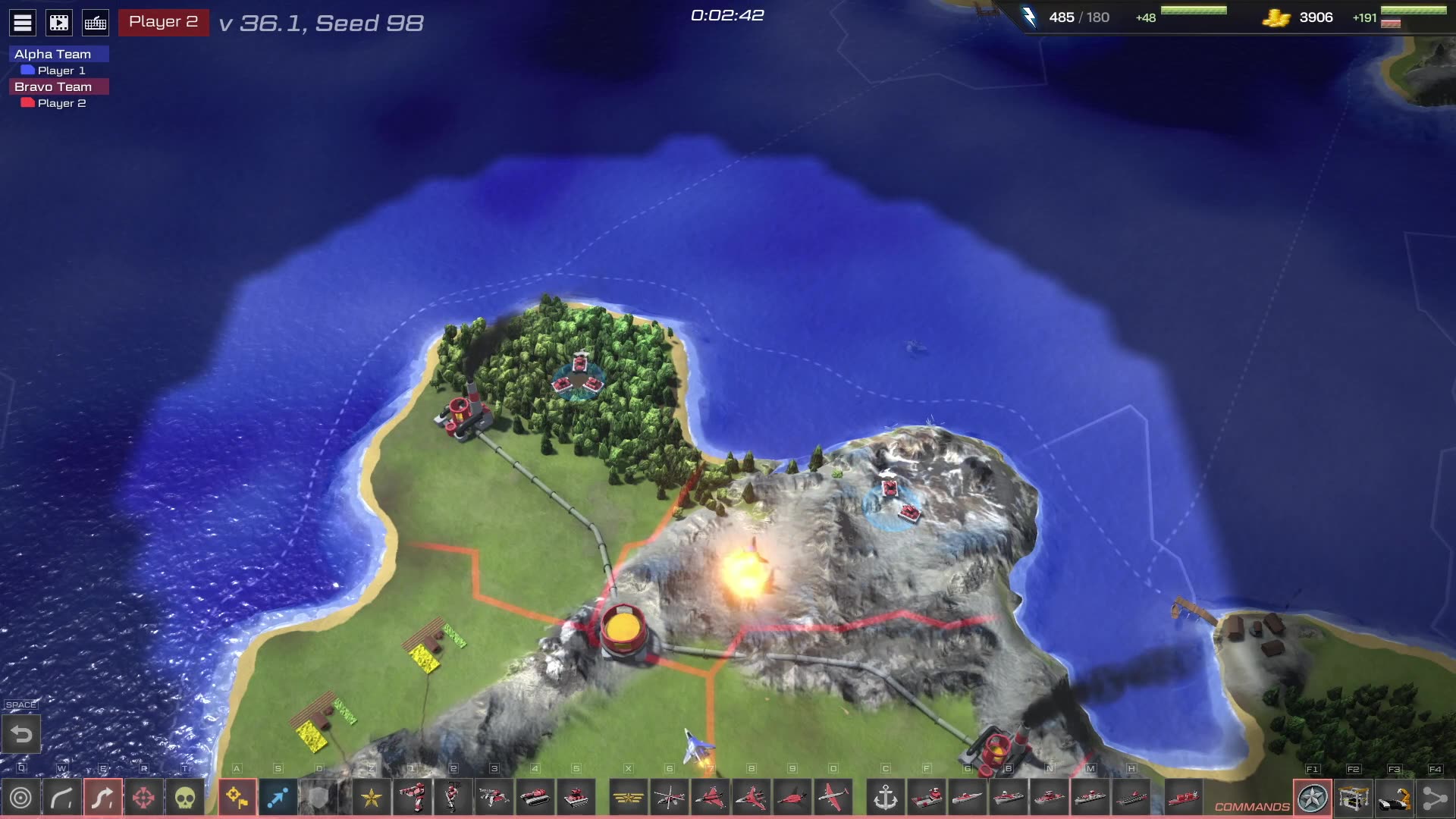This screenshot has width=1456, height=819.
Task: Select the yellow crosshair flag command
Action: pos(237,798)
